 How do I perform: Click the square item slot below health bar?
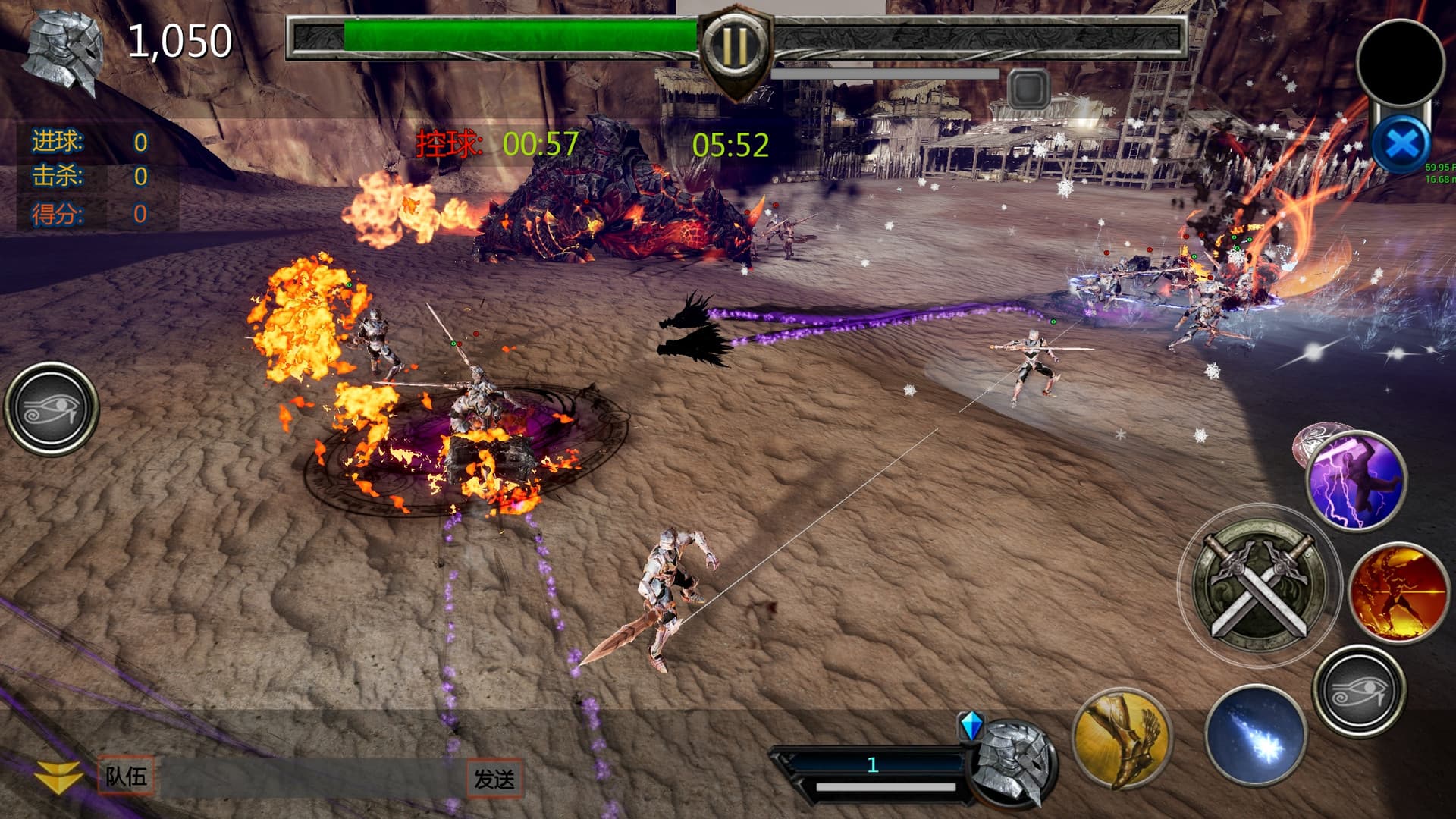[x=1029, y=89]
